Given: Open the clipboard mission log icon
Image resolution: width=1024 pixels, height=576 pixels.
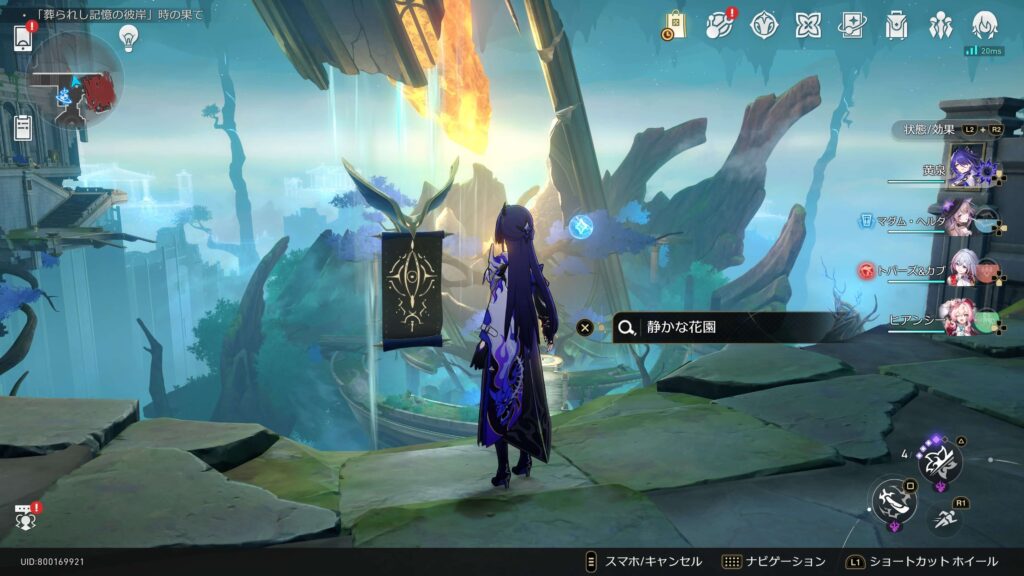Looking at the screenshot, I should tap(24, 127).
